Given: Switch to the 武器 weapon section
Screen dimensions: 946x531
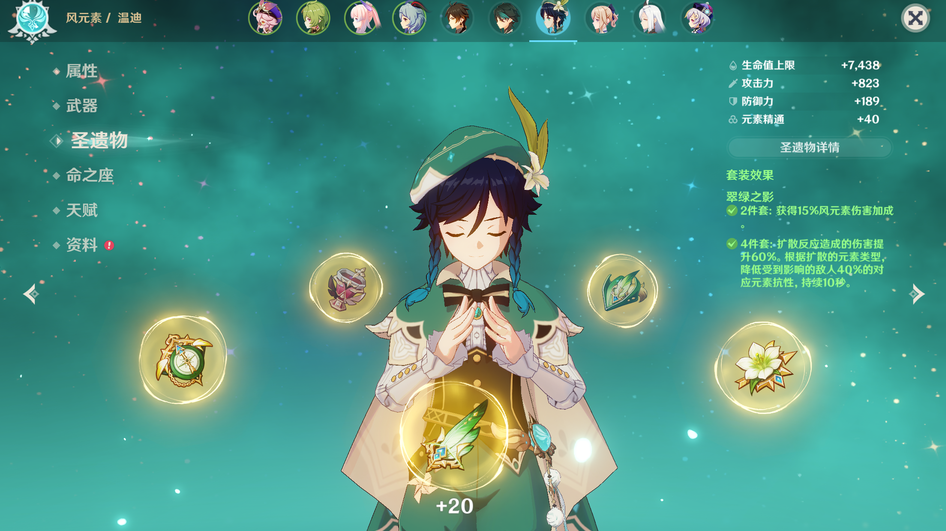Looking at the screenshot, I should [x=81, y=106].
